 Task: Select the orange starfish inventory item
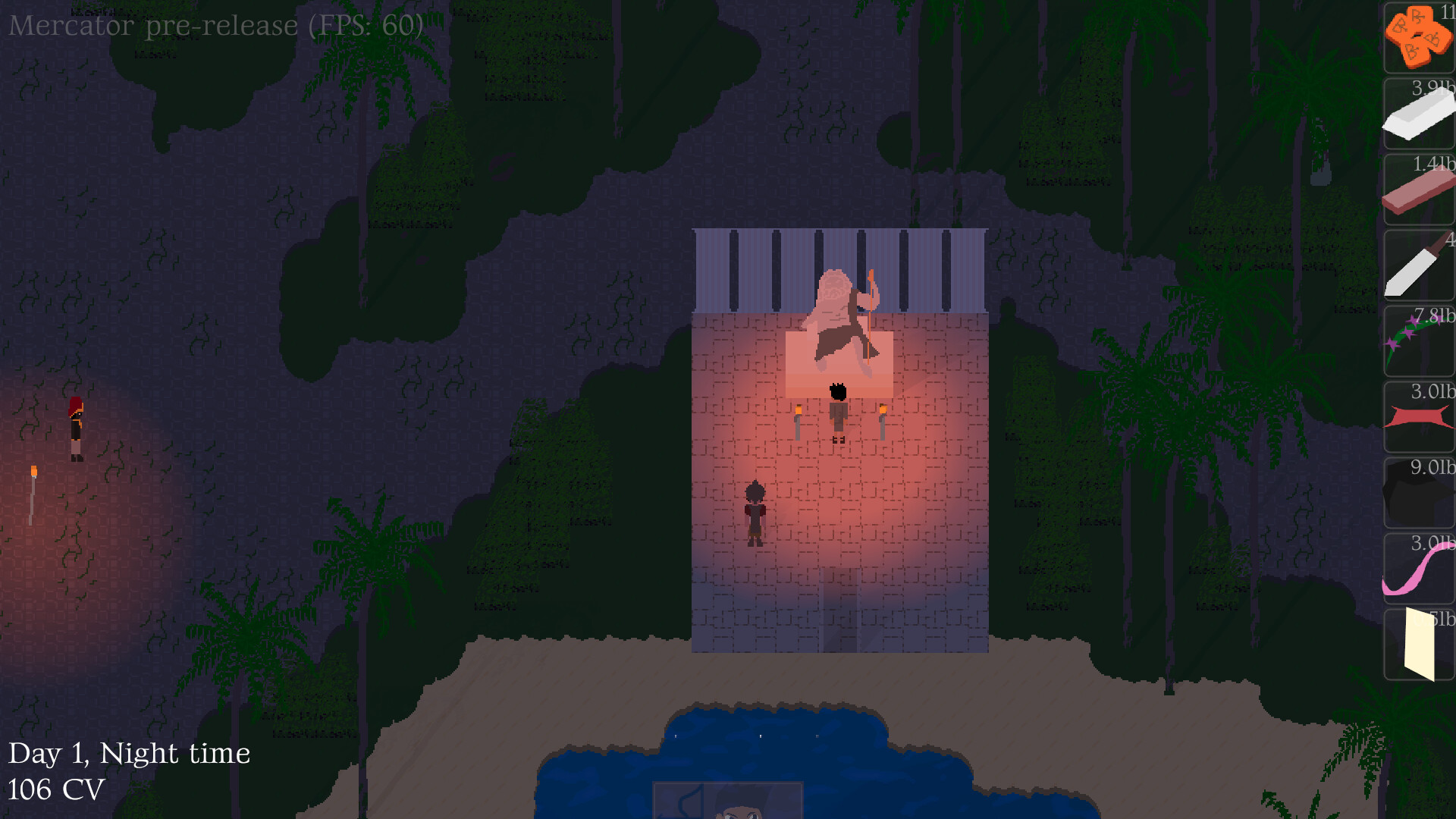[x=1419, y=36]
